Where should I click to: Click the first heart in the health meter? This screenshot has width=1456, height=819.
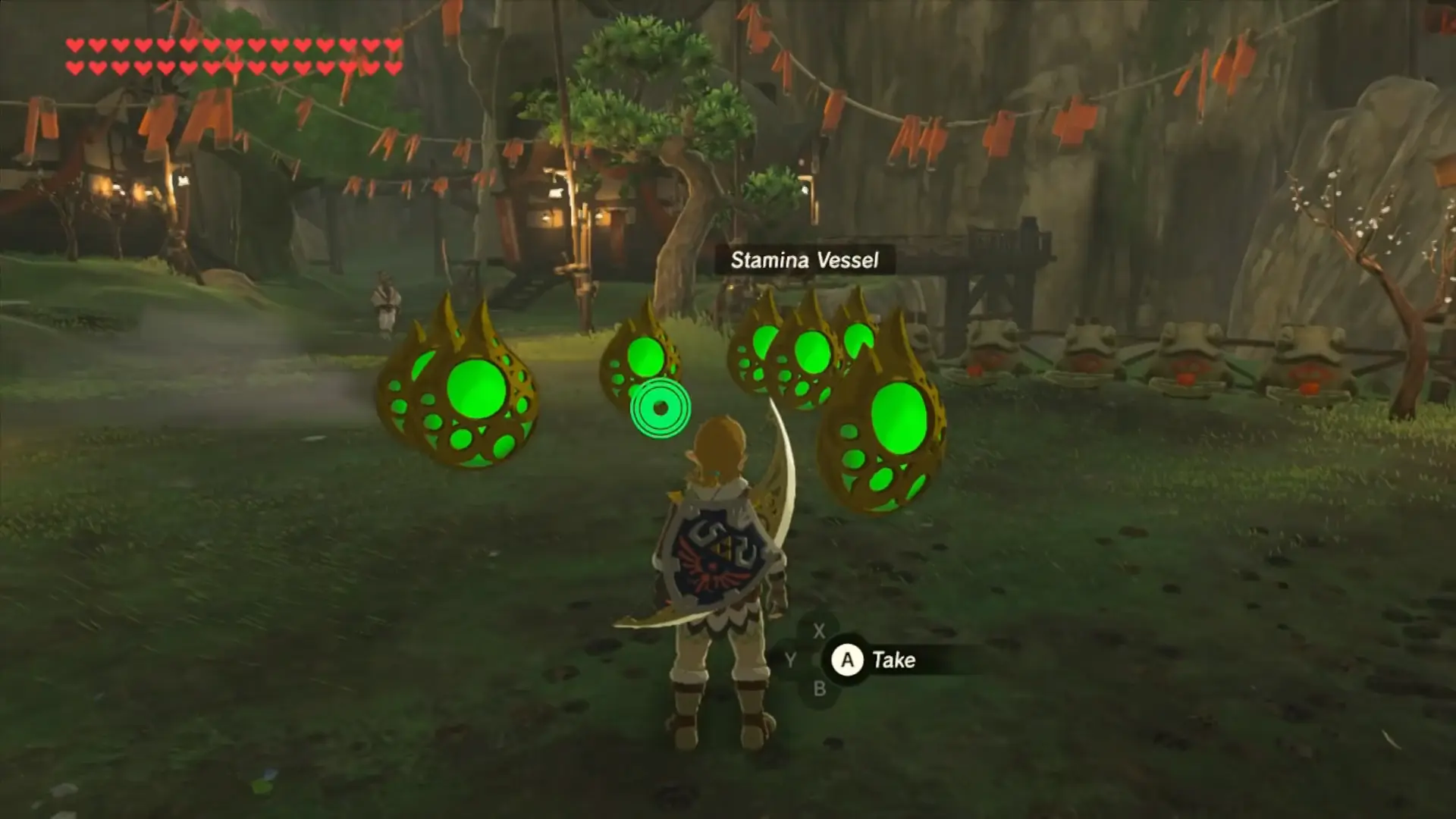(75, 45)
